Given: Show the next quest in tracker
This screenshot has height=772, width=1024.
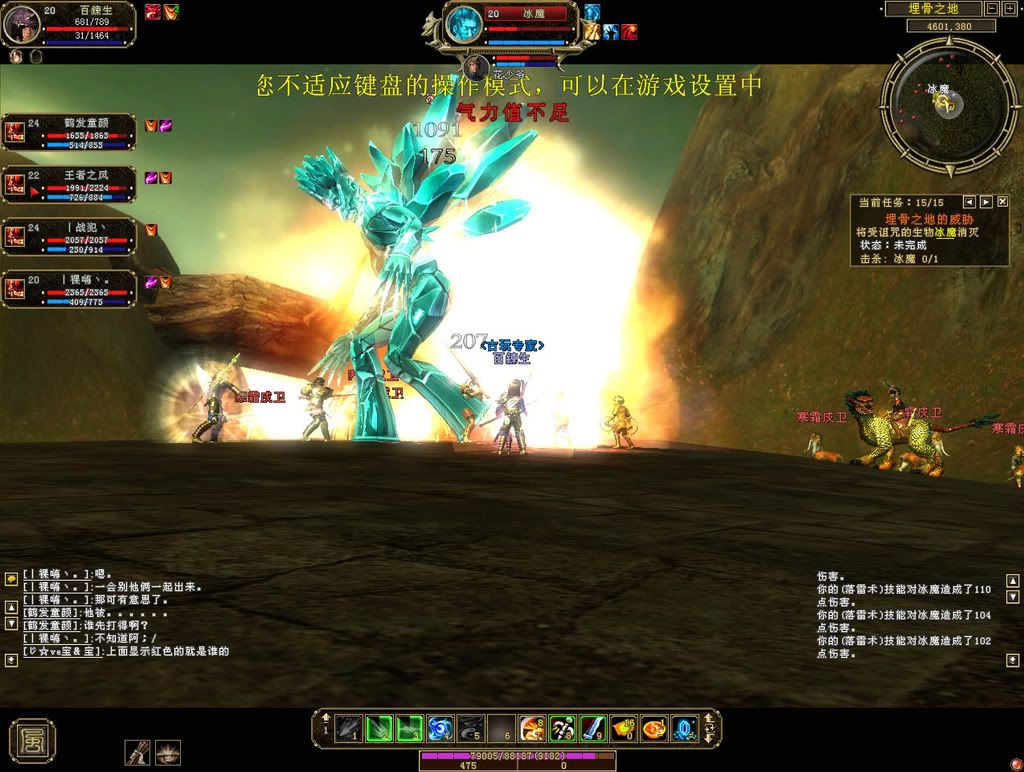Looking at the screenshot, I should pyautogui.click(x=985, y=202).
